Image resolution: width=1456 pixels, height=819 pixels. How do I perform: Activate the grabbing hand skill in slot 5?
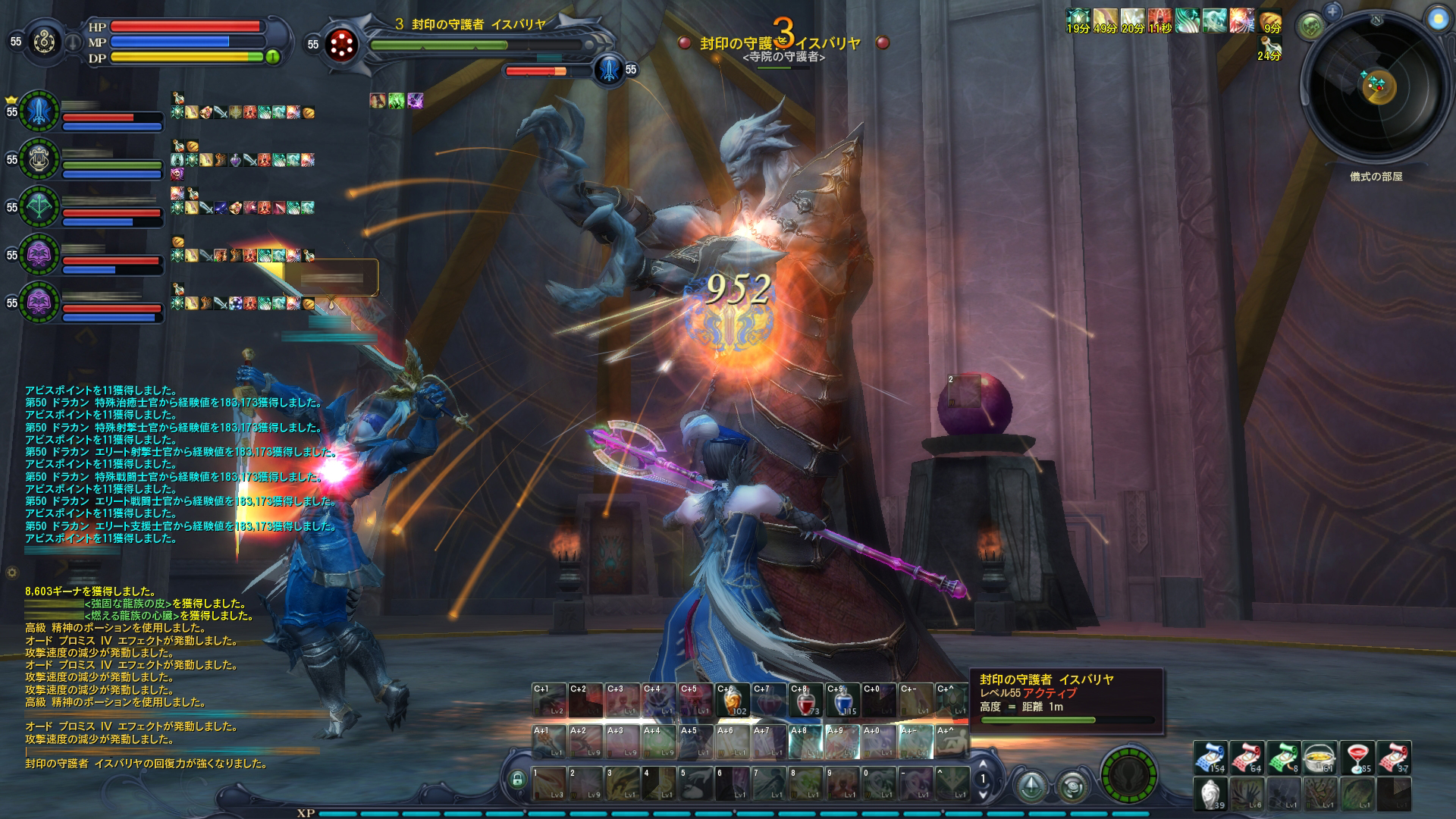click(695, 783)
